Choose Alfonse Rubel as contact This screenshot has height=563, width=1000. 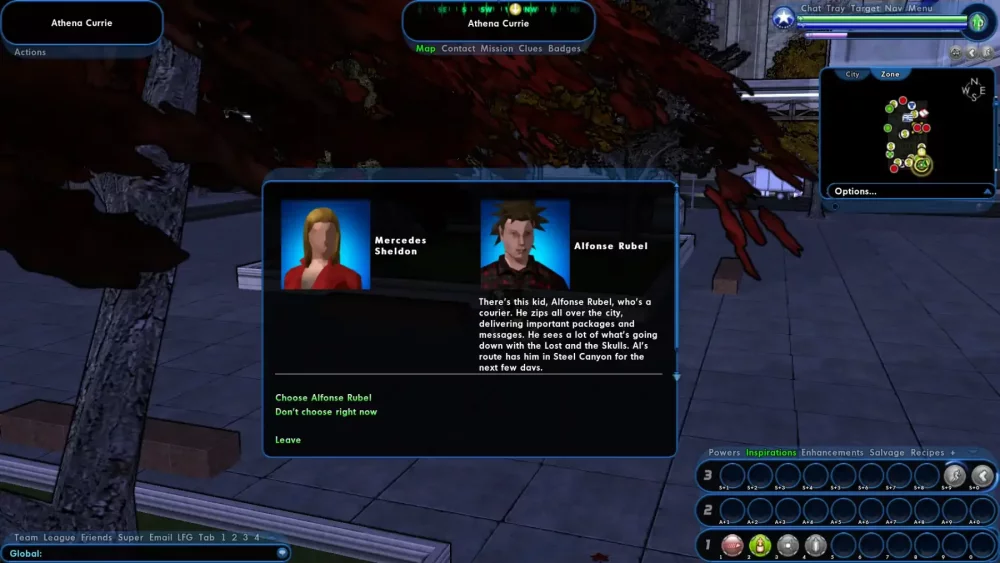click(x=323, y=398)
